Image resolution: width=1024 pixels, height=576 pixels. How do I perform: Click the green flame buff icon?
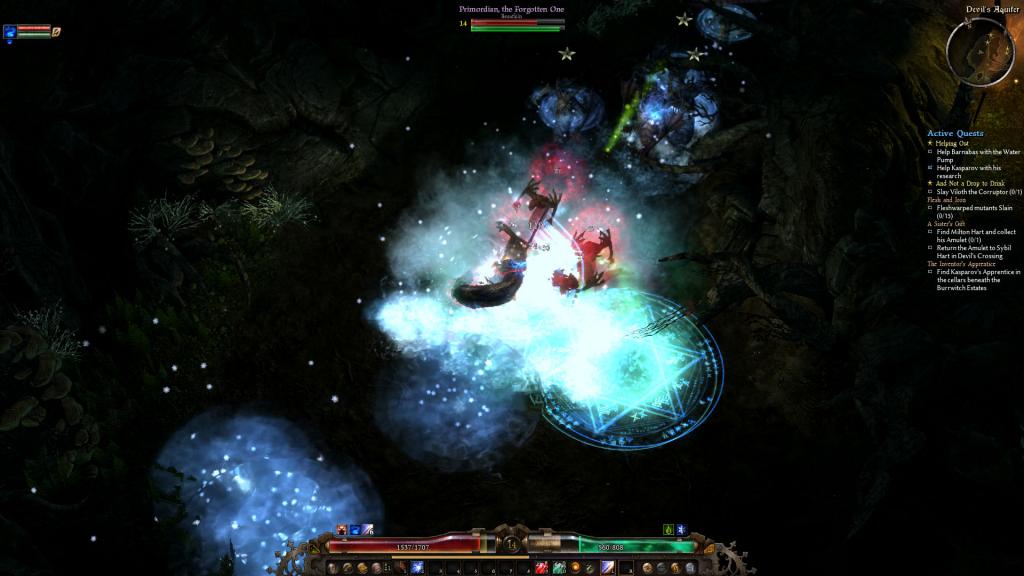(668, 529)
